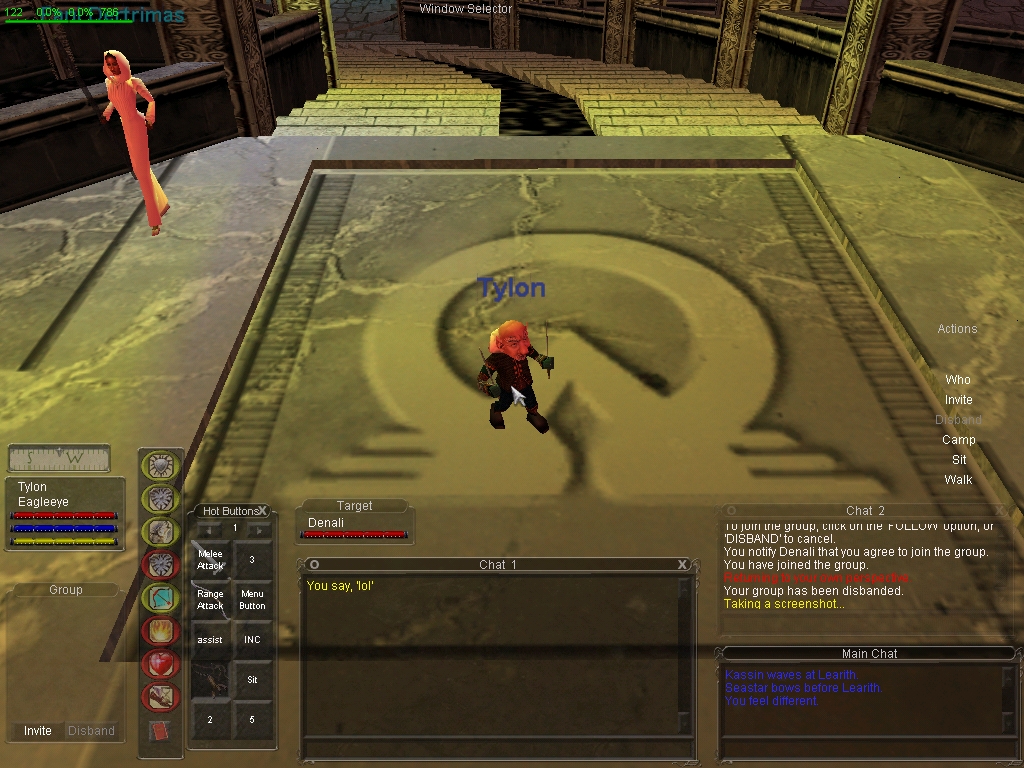The height and width of the screenshot is (768, 1024).
Task: Toggle Walk in the Actions list
Action: click(x=958, y=480)
